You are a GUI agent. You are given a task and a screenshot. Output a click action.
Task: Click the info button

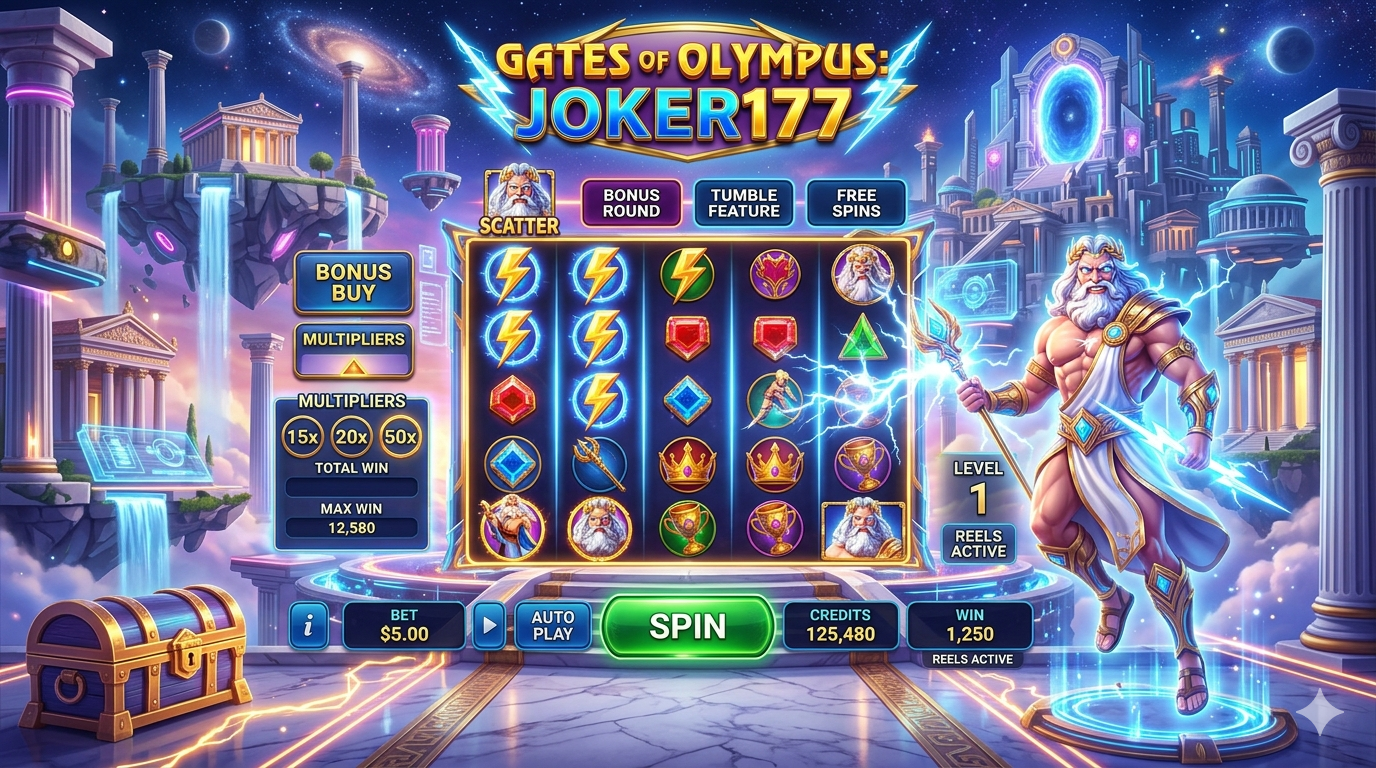pos(309,626)
